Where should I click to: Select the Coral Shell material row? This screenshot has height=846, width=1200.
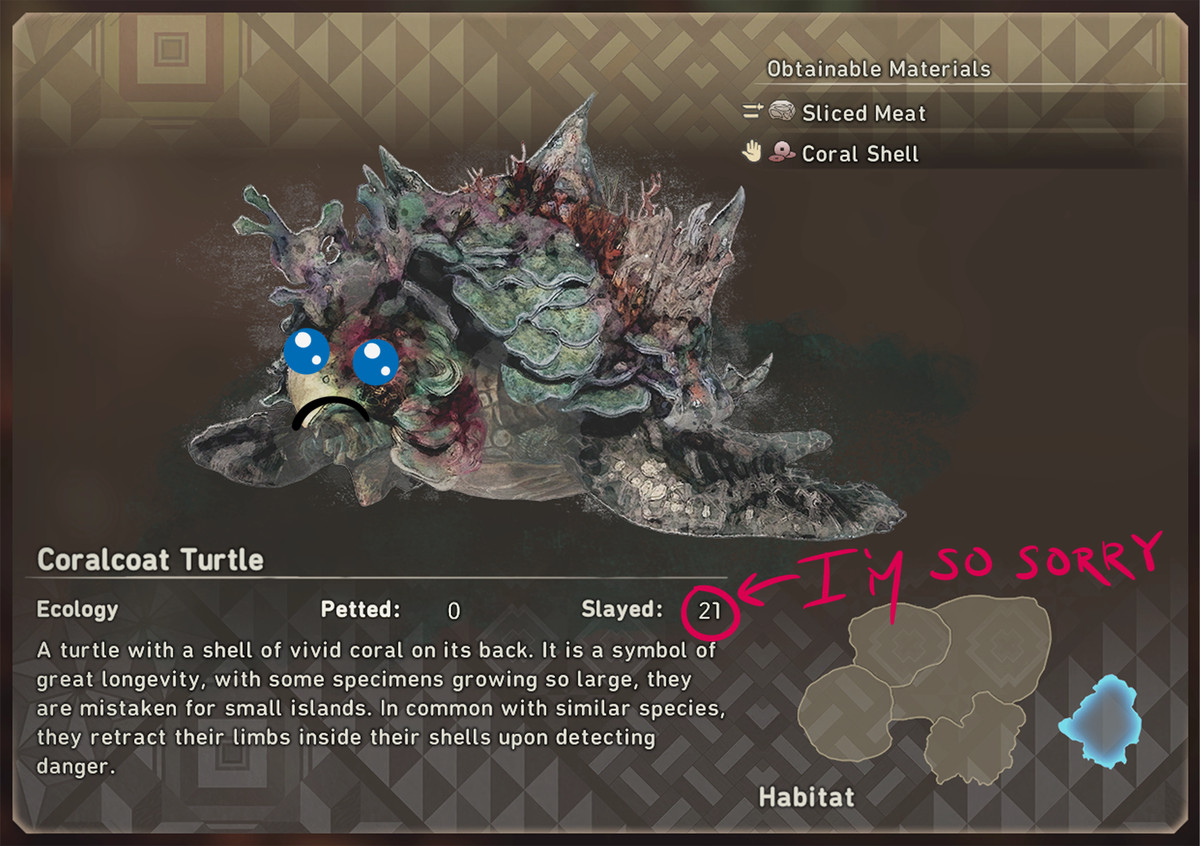[859, 154]
